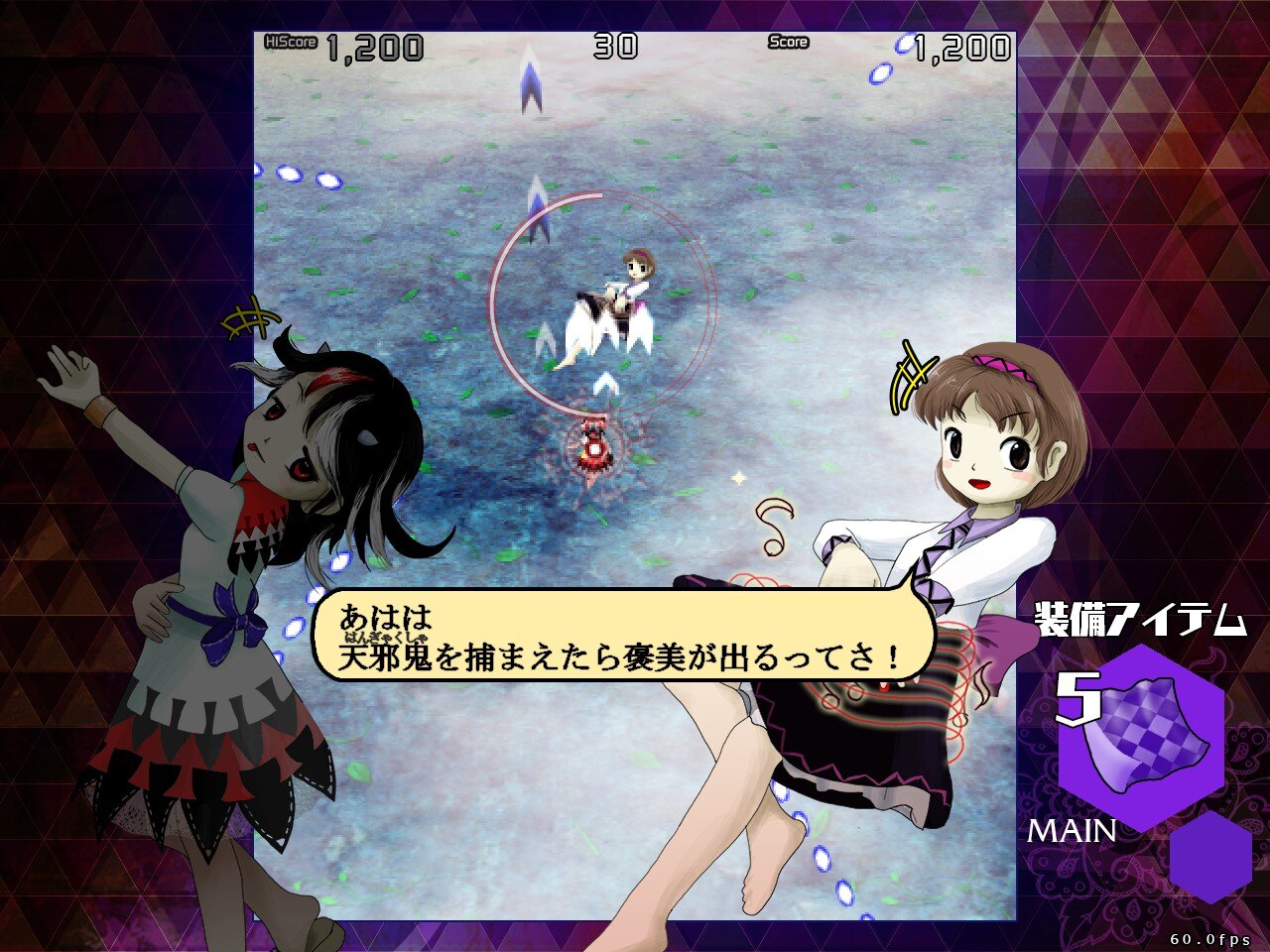Click the timer showing 30
The height and width of the screenshot is (952, 1270).
[x=614, y=43]
